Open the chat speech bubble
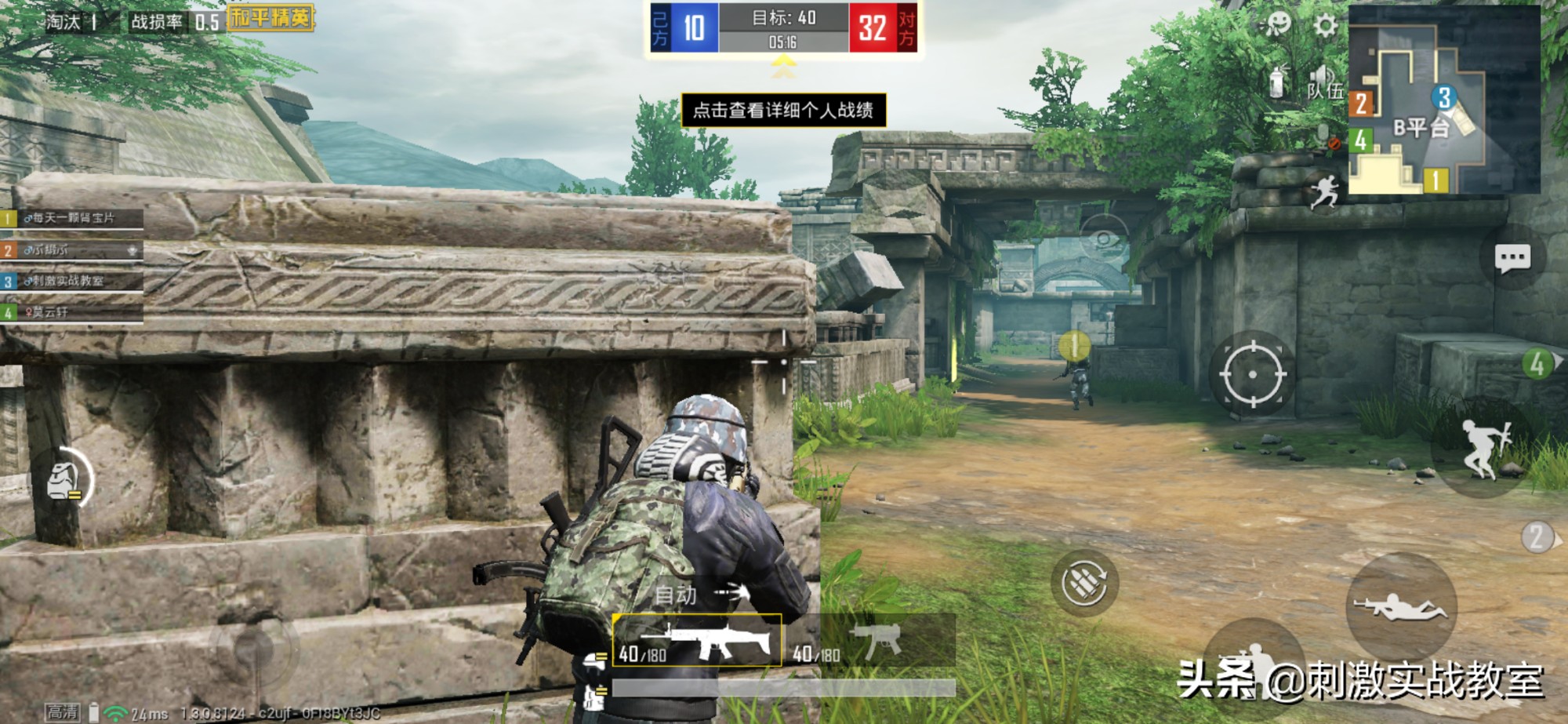The image size is (1568, 724). (x=1512, y=258)
